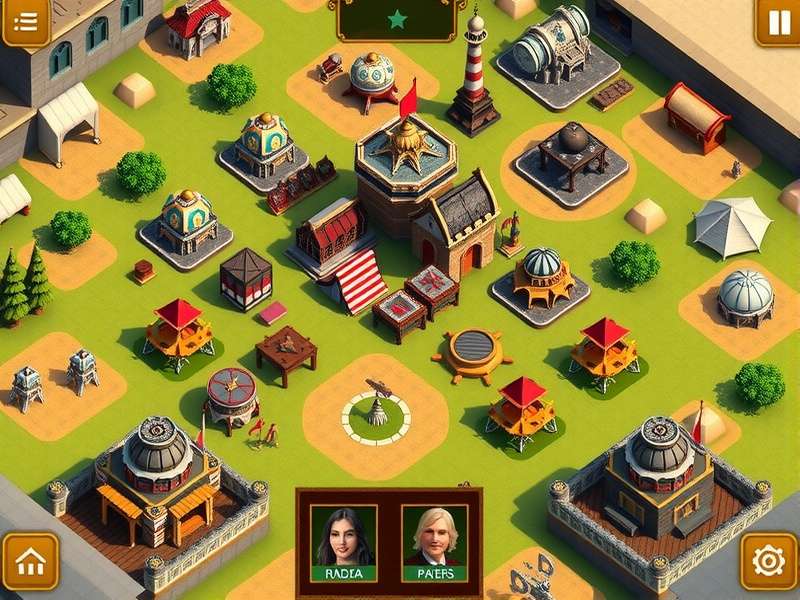Pause the game
800x600 pixels.
tap(777, 22)
